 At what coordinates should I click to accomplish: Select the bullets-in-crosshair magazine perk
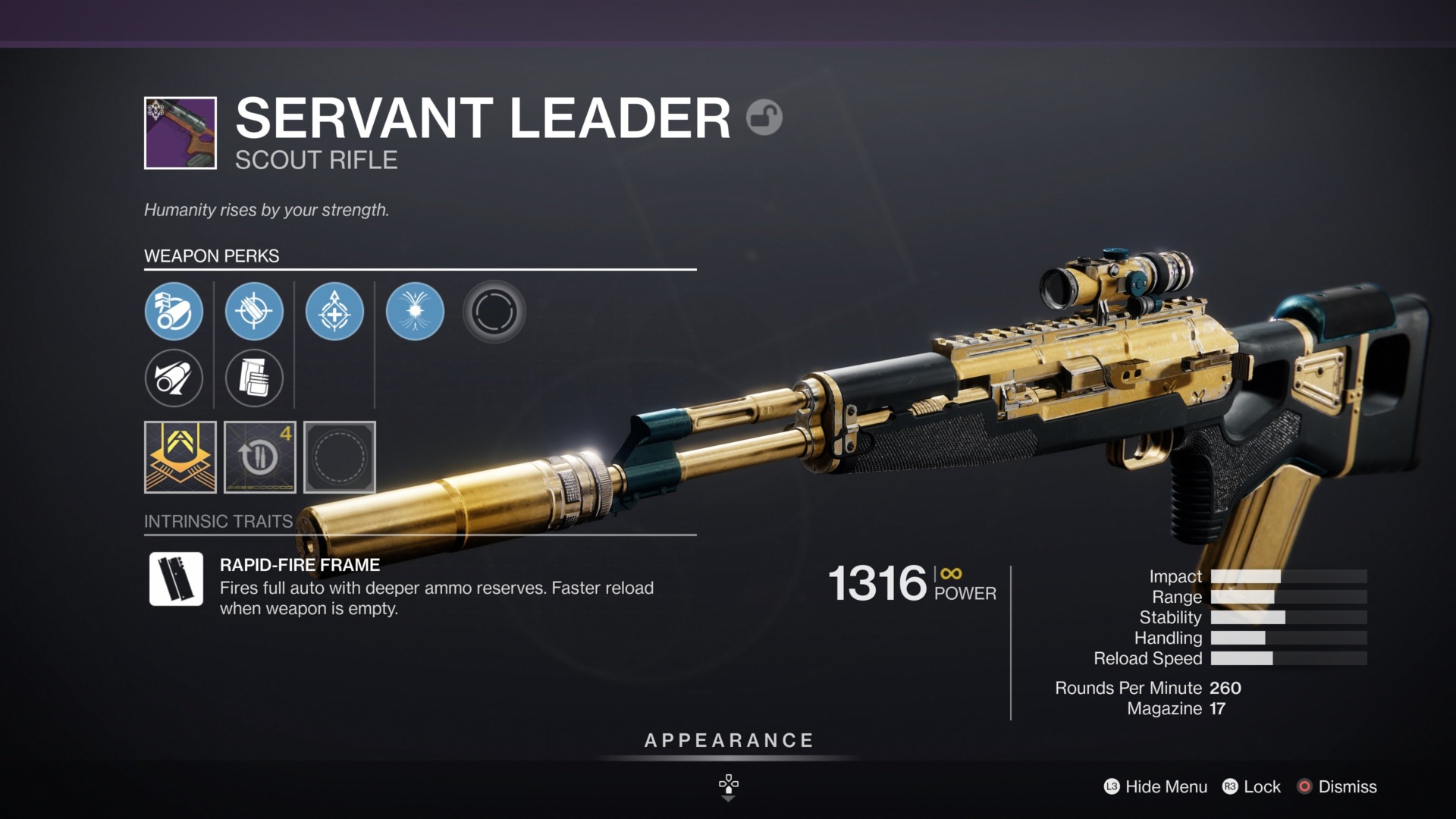pyautogui.click(x=255, y=311)
